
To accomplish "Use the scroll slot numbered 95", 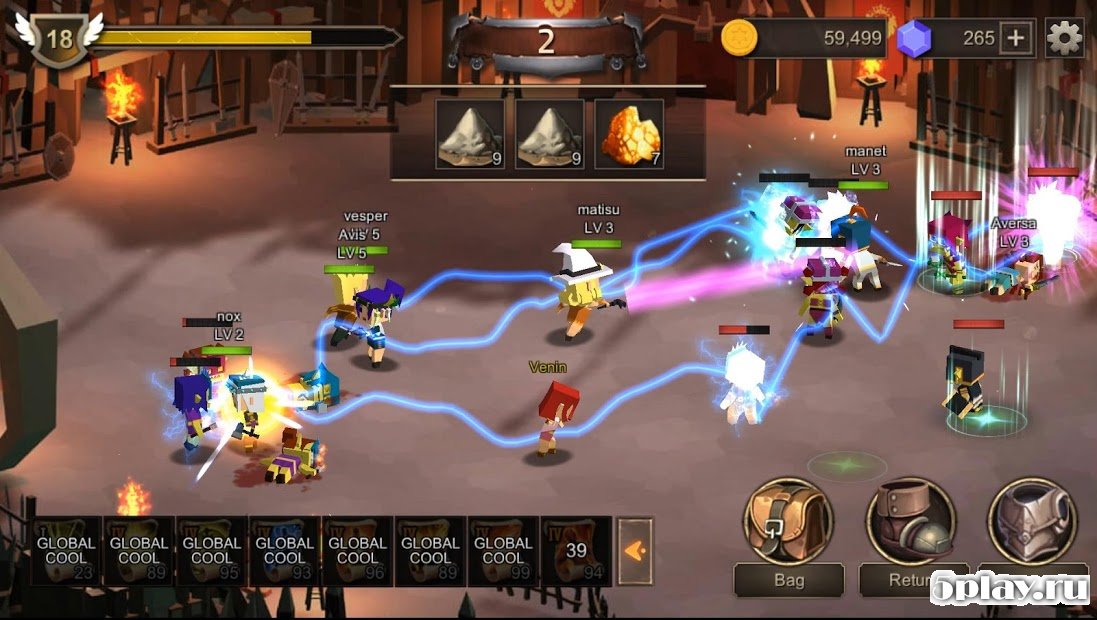I will click(x=212, y=550).
